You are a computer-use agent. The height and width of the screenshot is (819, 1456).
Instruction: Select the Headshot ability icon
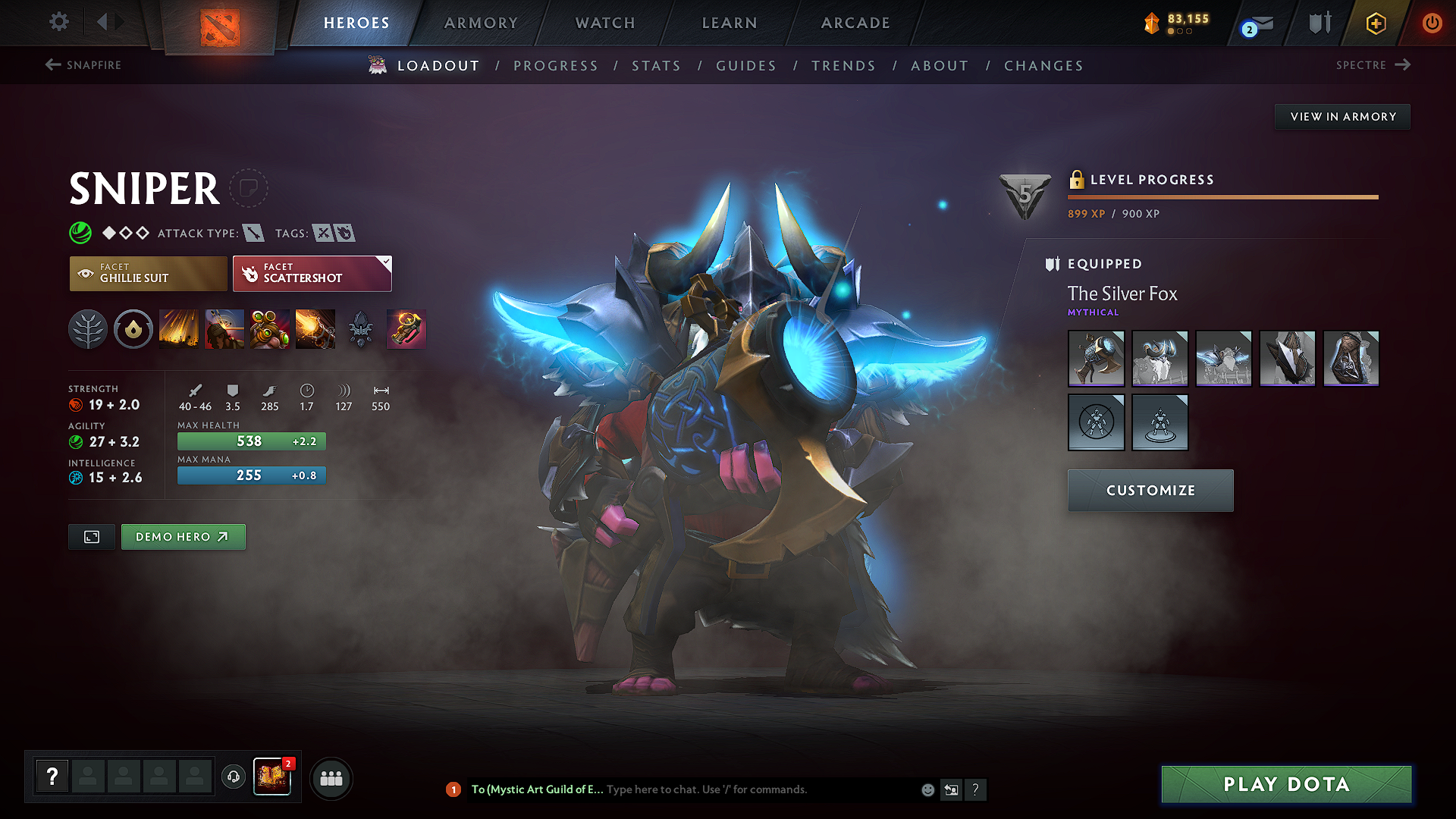tap(224, 328)
